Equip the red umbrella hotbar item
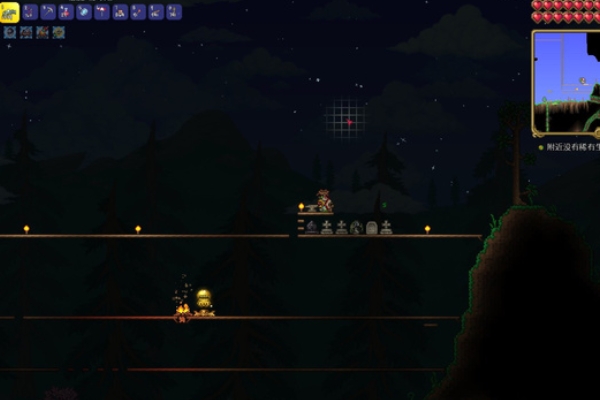 (101, 12)
